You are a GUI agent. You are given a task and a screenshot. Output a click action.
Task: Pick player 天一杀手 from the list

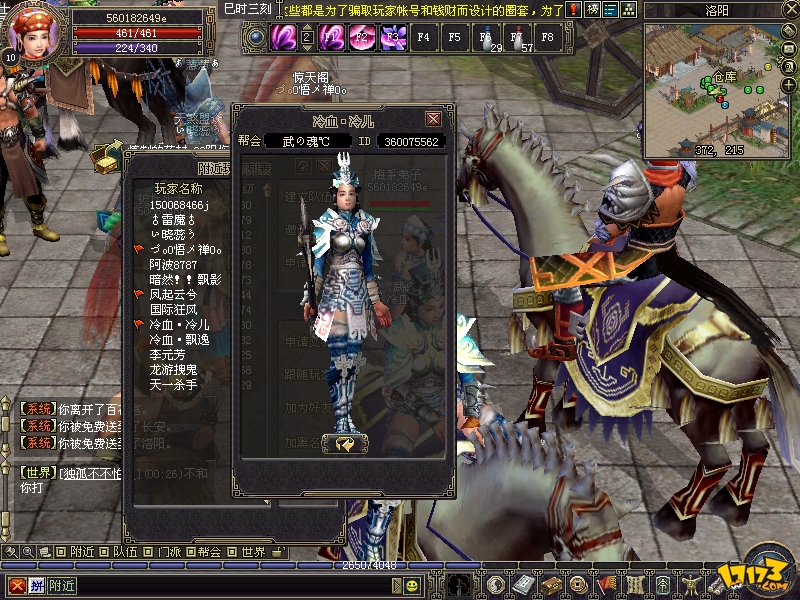[174, 385]
